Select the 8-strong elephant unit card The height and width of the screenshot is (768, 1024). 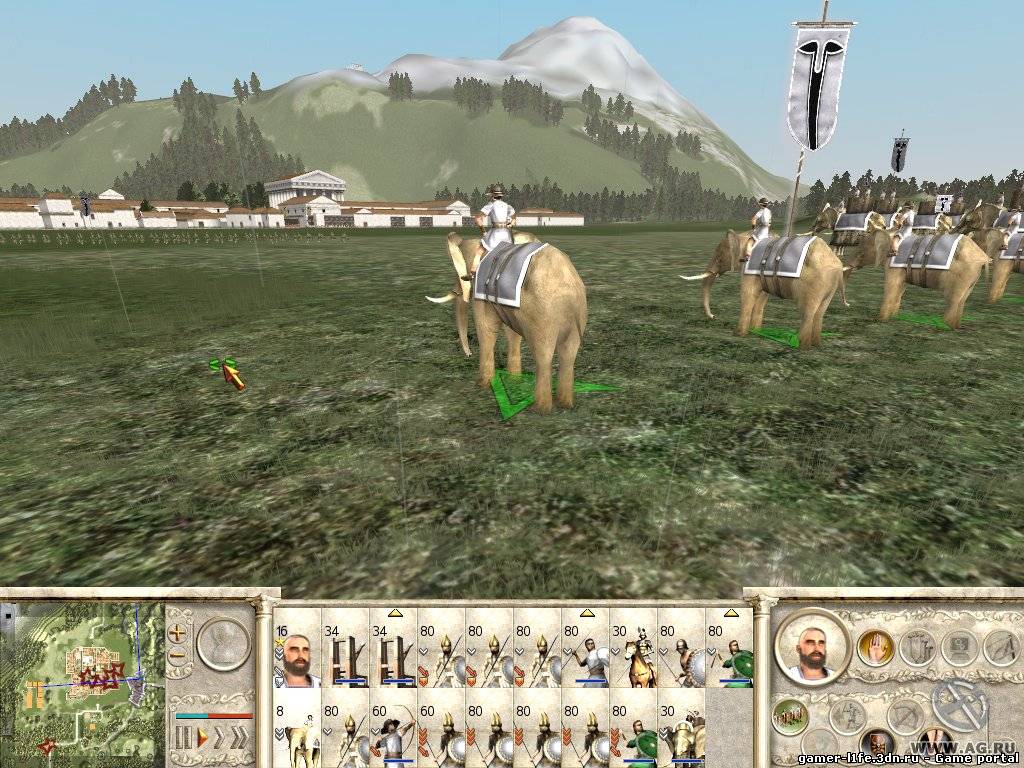[297, 732]
